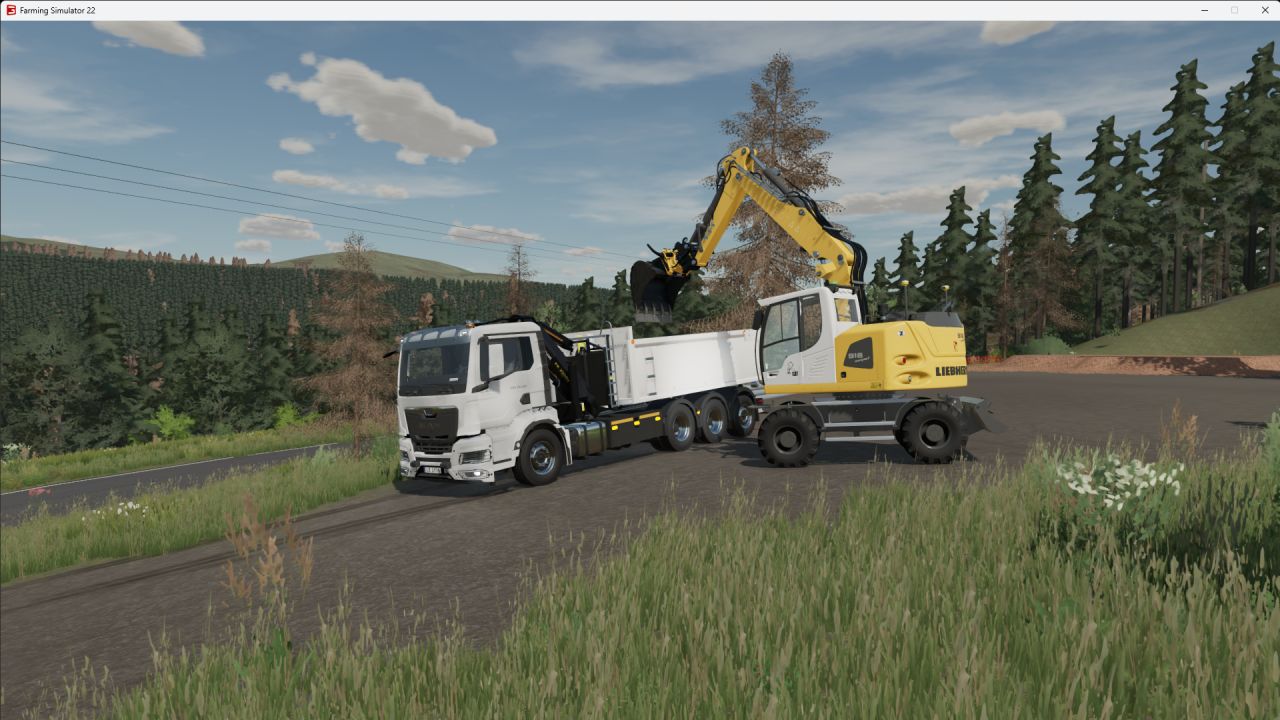1280x720 pixels.
Task: Click the Farming Simulator 22 title bar icon
Action: click(x=10, y=10)
